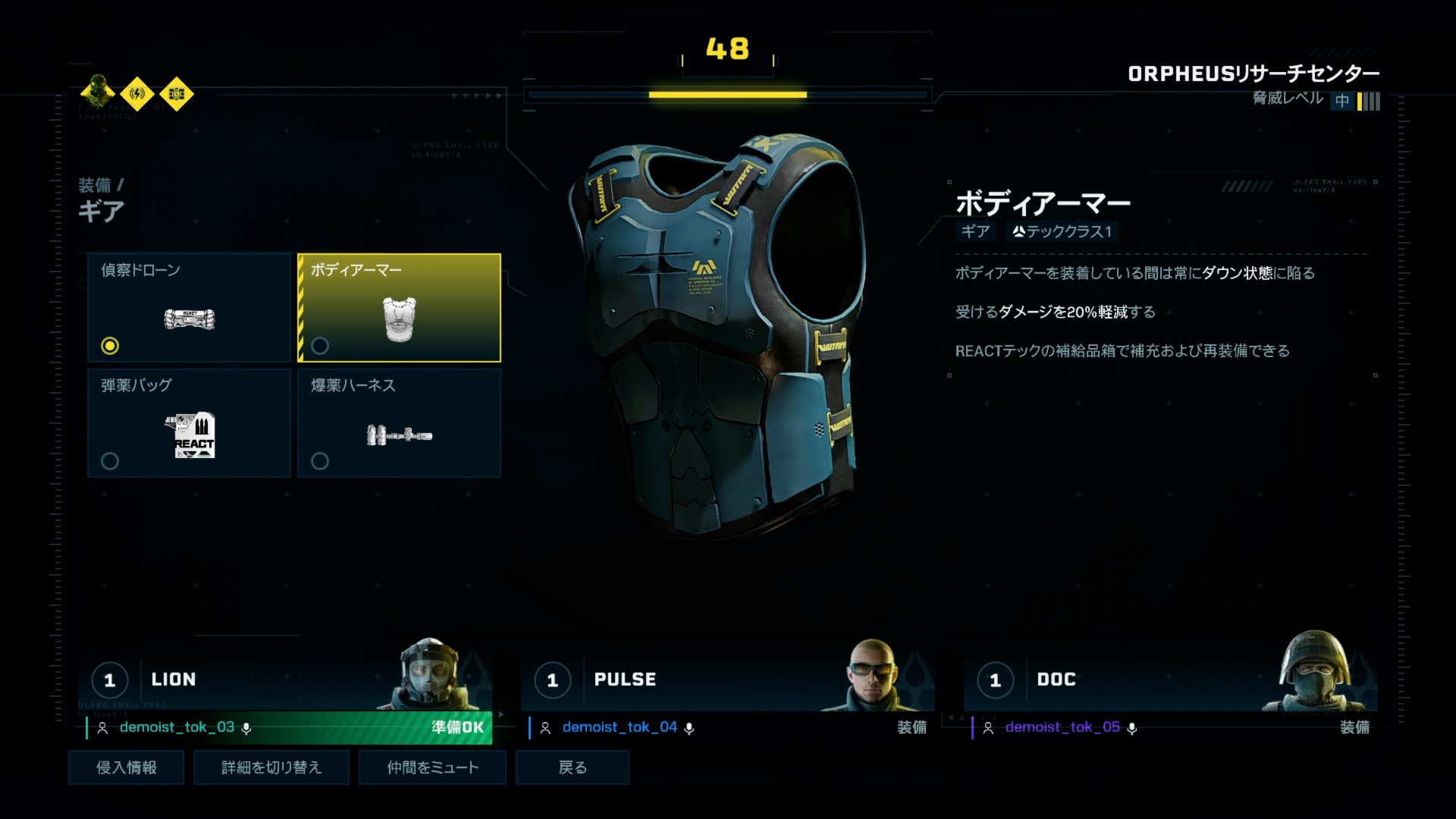Click the 準備OK ready banner
This screenshot has width=1456, height=819.
(x=457, y=727)
